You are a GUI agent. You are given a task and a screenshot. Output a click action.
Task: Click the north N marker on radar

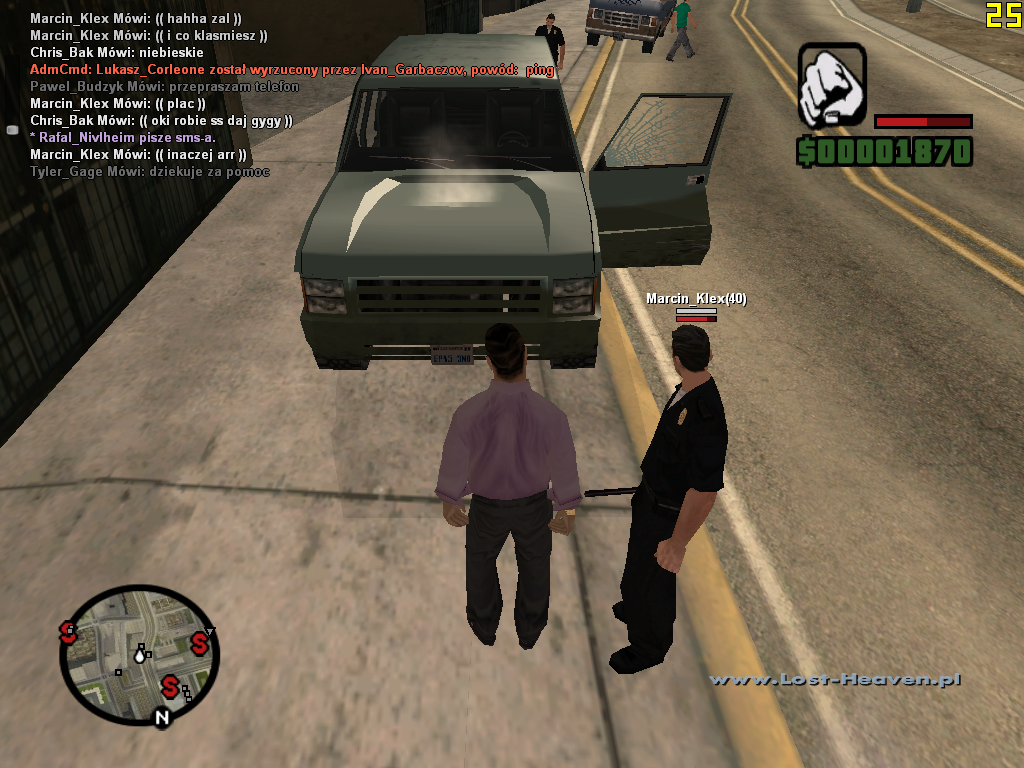tap(161, 717)
